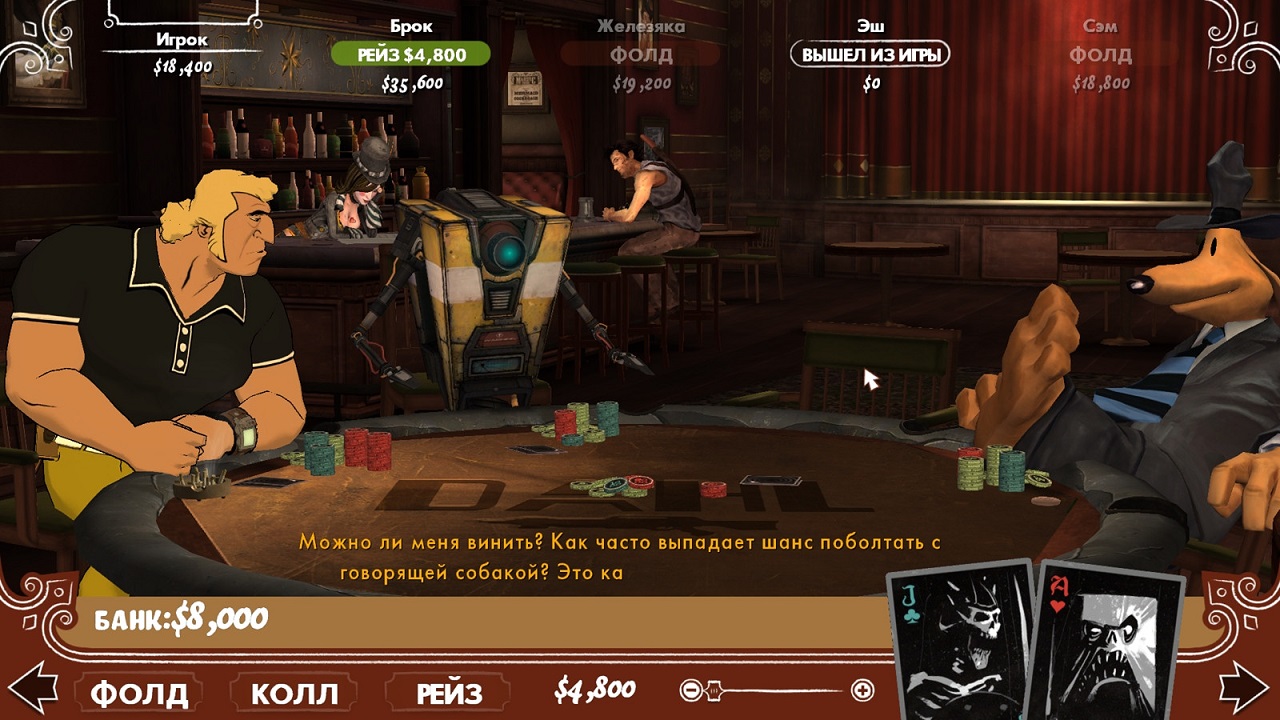Increase raise amount with plus button
This screenshot has width=1280, height=720.
tap(862, 690)
